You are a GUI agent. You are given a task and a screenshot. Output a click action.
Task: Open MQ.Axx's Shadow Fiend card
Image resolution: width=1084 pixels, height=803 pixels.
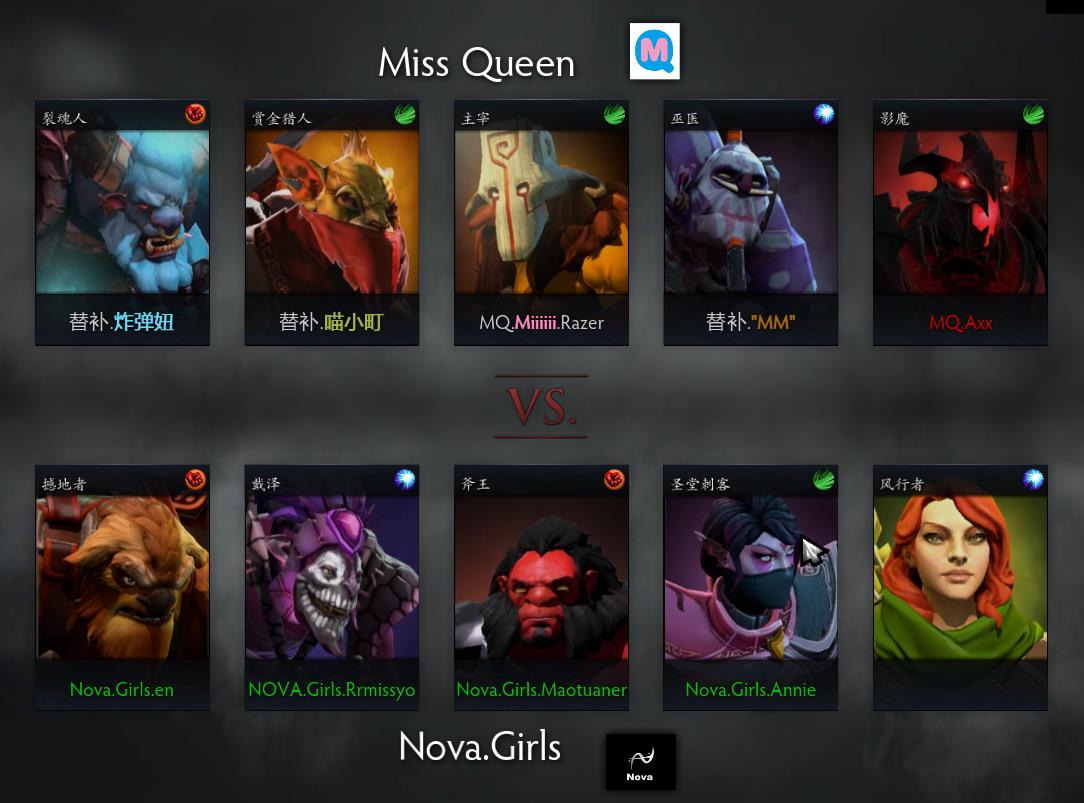tap(960, 222)
